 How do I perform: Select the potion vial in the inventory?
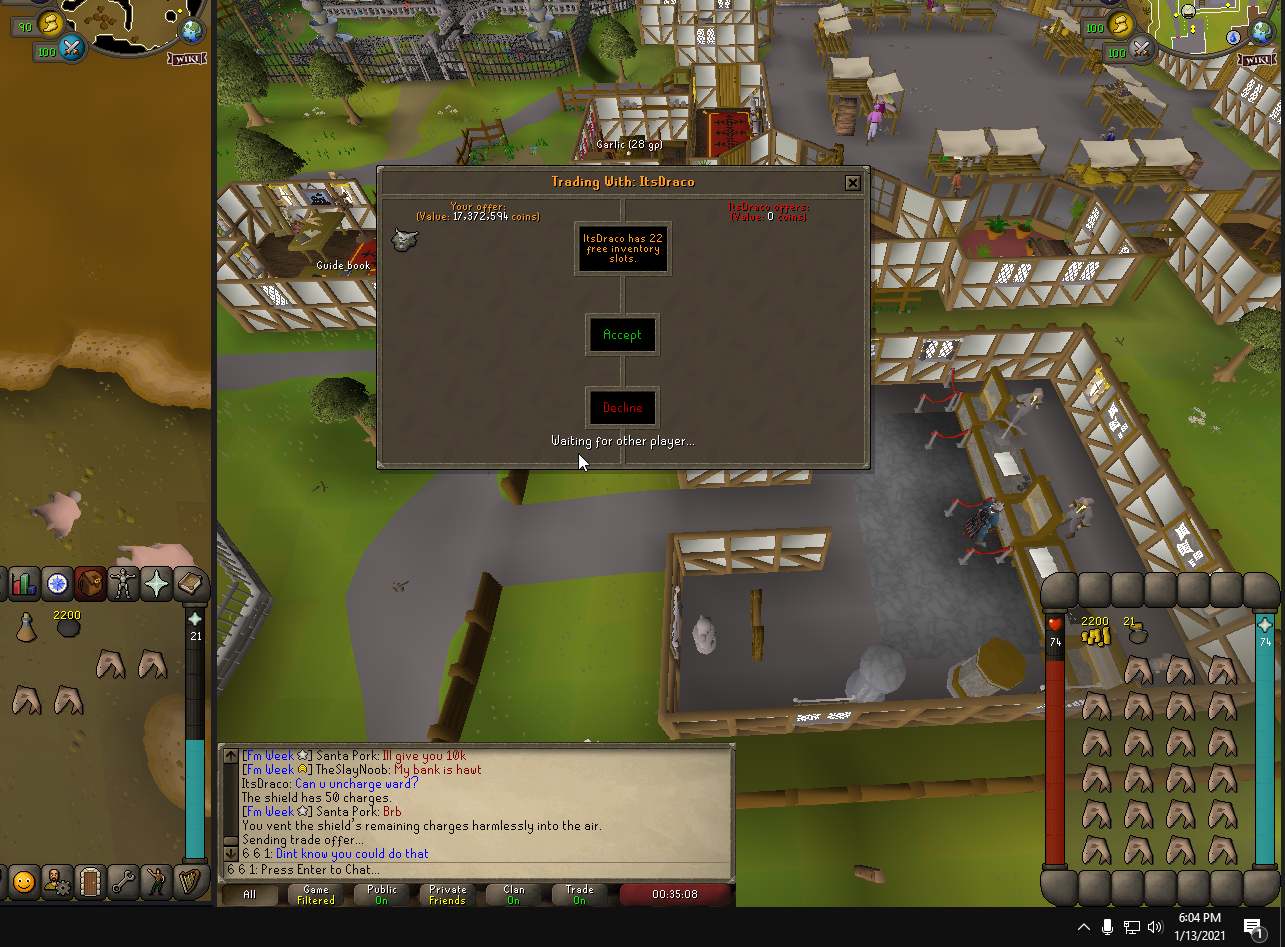27,628
